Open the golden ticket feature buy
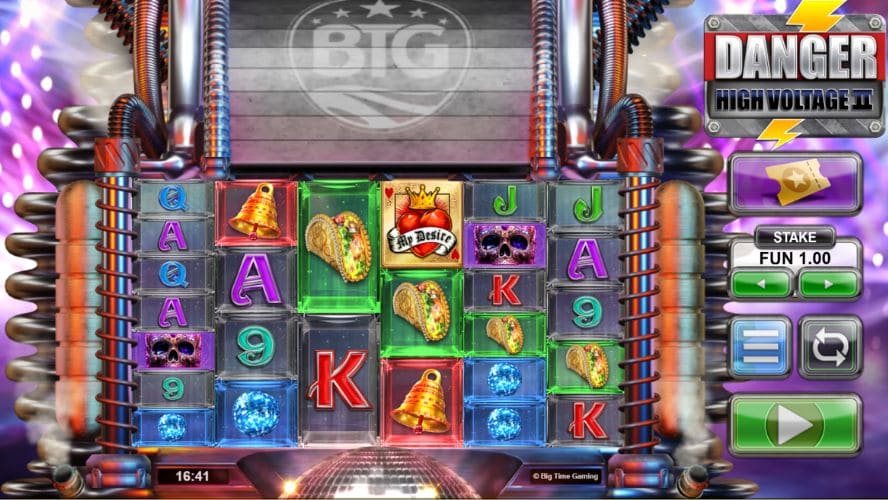888x500 pixels. [795, 183]
